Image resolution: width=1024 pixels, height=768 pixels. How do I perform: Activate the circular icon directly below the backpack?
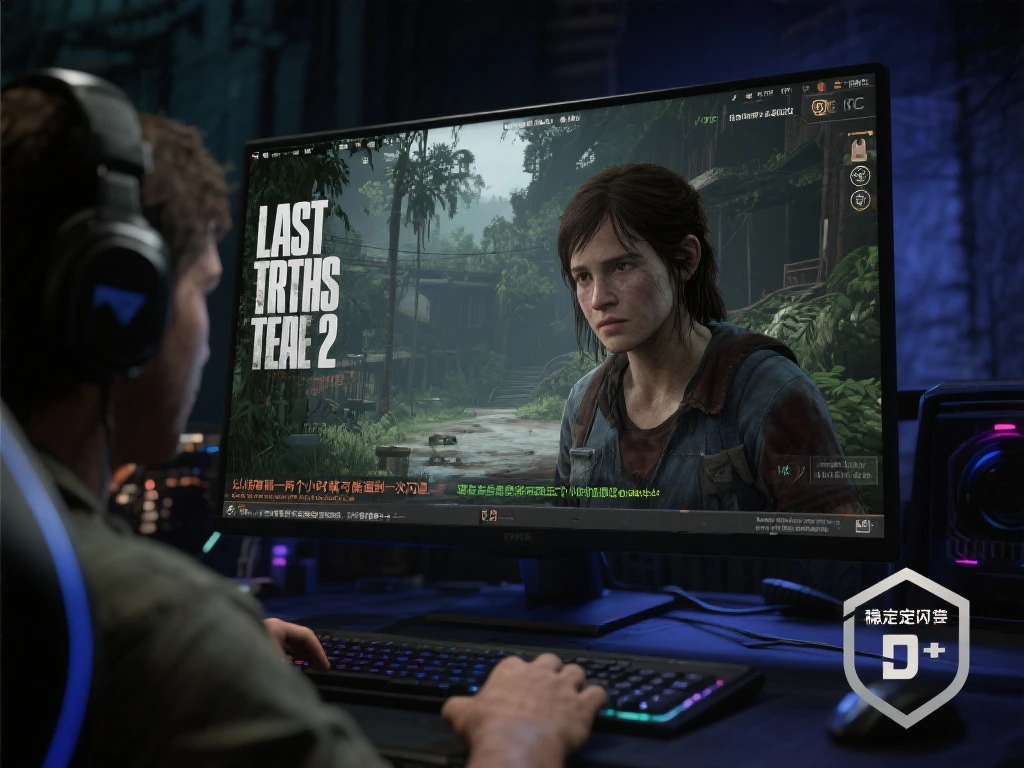858,176
